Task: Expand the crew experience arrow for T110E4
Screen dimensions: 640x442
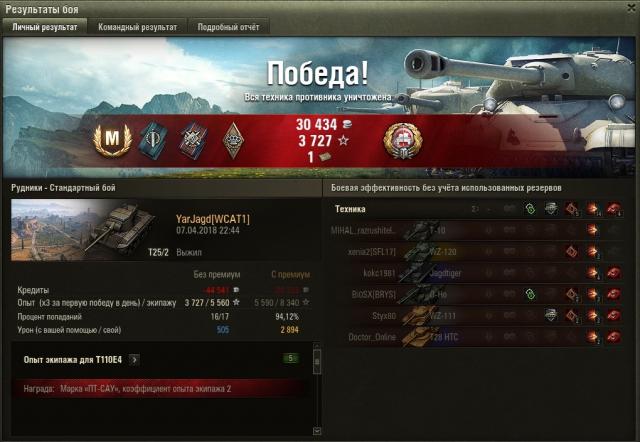Action: point(134,359)
